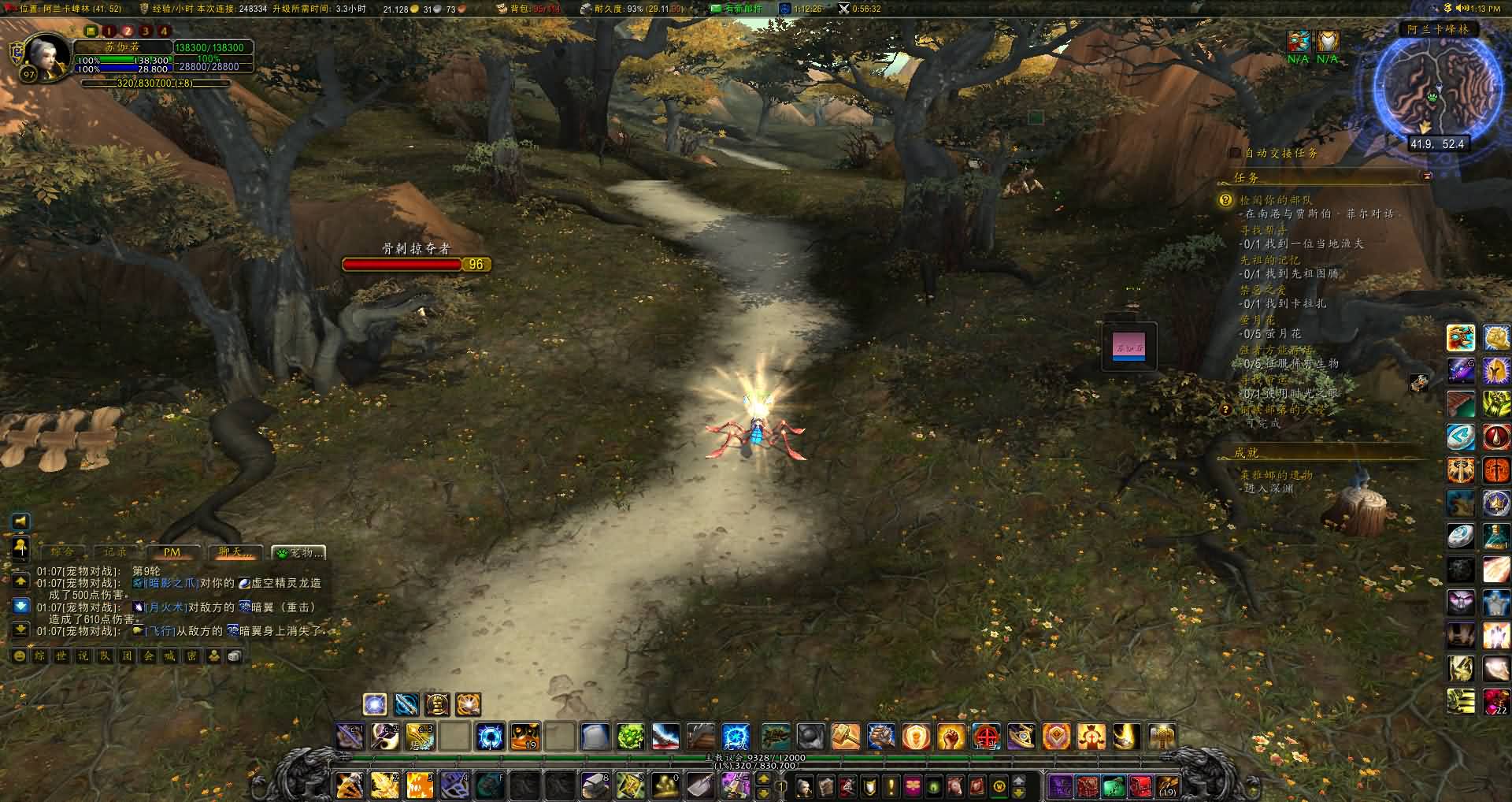1512x802 pixels.
Task: Cast the golden fist ability icon
Action: click(951, 737)
